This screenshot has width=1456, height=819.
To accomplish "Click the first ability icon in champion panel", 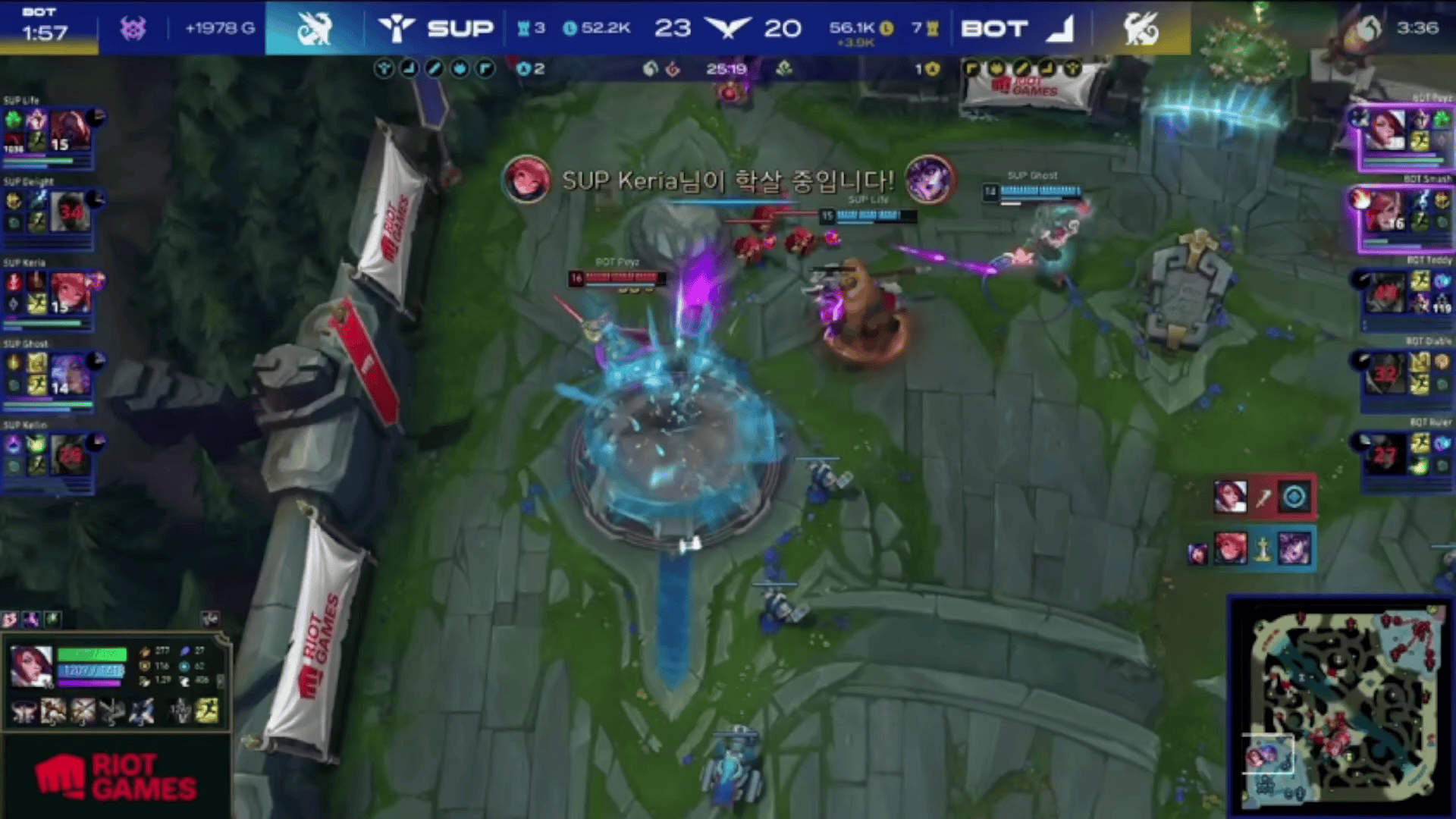I will click(24, 711).
